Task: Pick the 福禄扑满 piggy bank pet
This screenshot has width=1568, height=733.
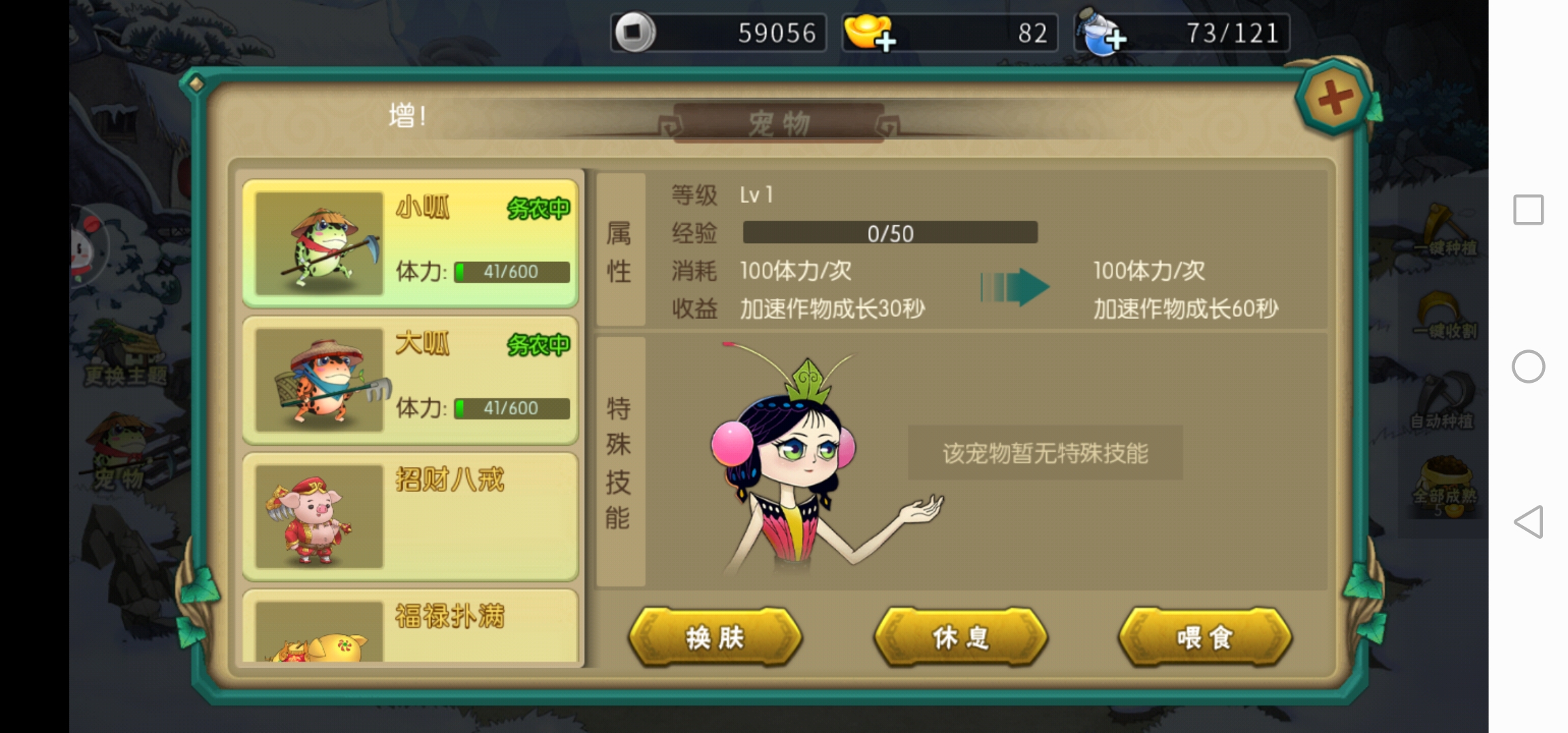Action: coord(411,626)
